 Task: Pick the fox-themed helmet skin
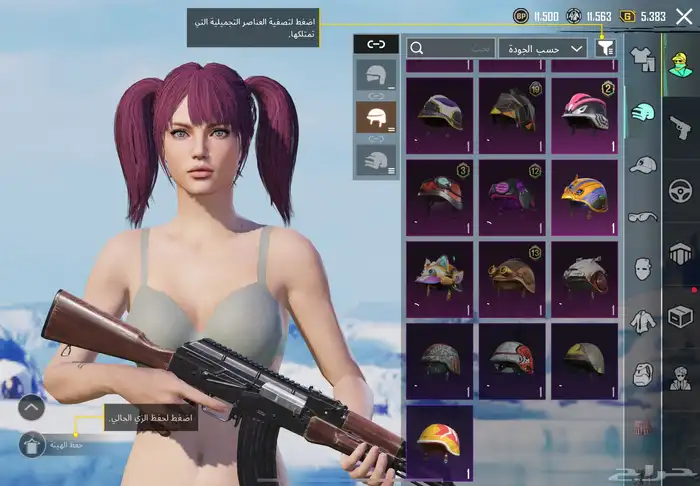click(440, 274)
